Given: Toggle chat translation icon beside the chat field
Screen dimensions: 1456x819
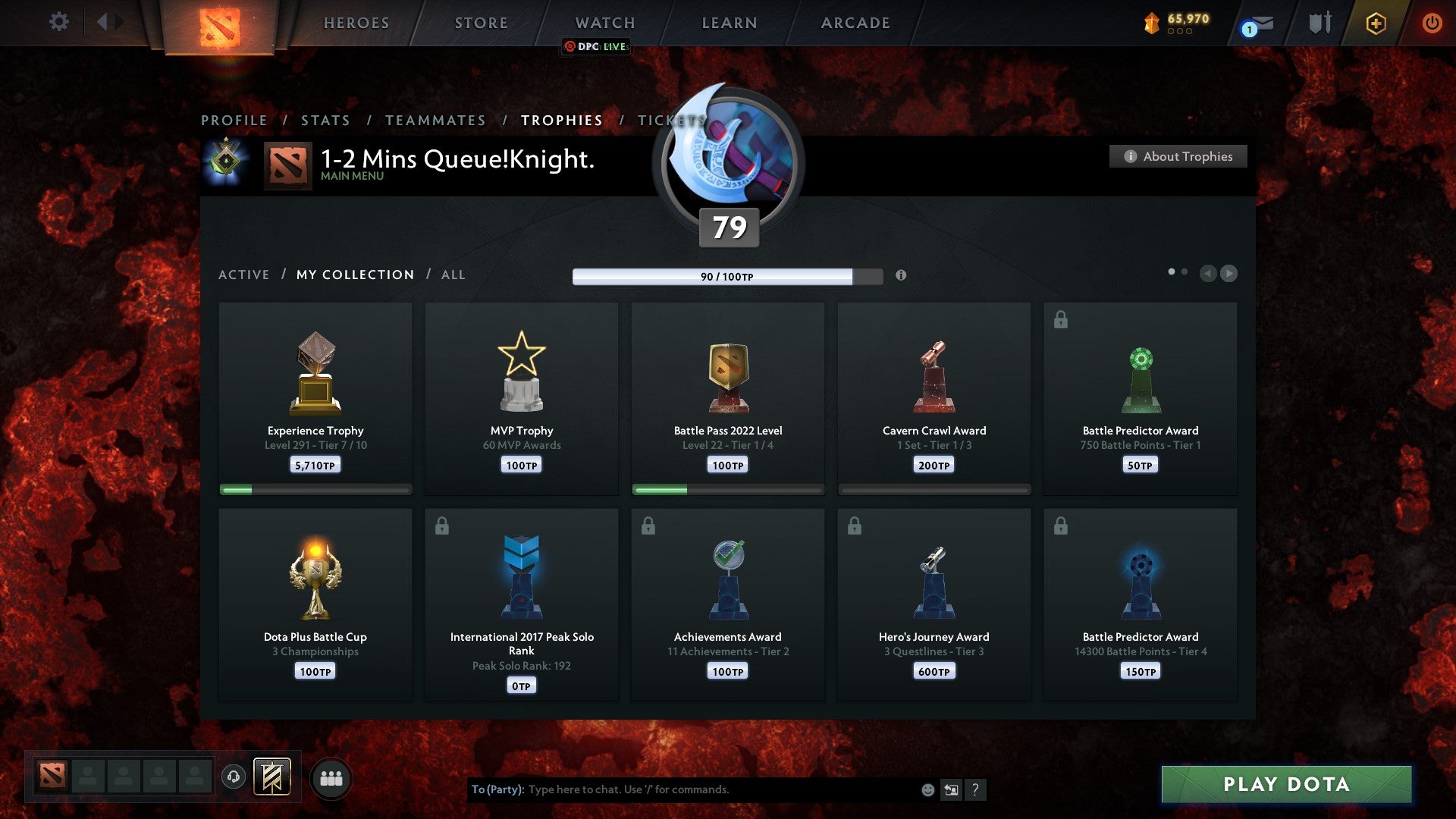Looking at the screenshot, I should (952, 789).
